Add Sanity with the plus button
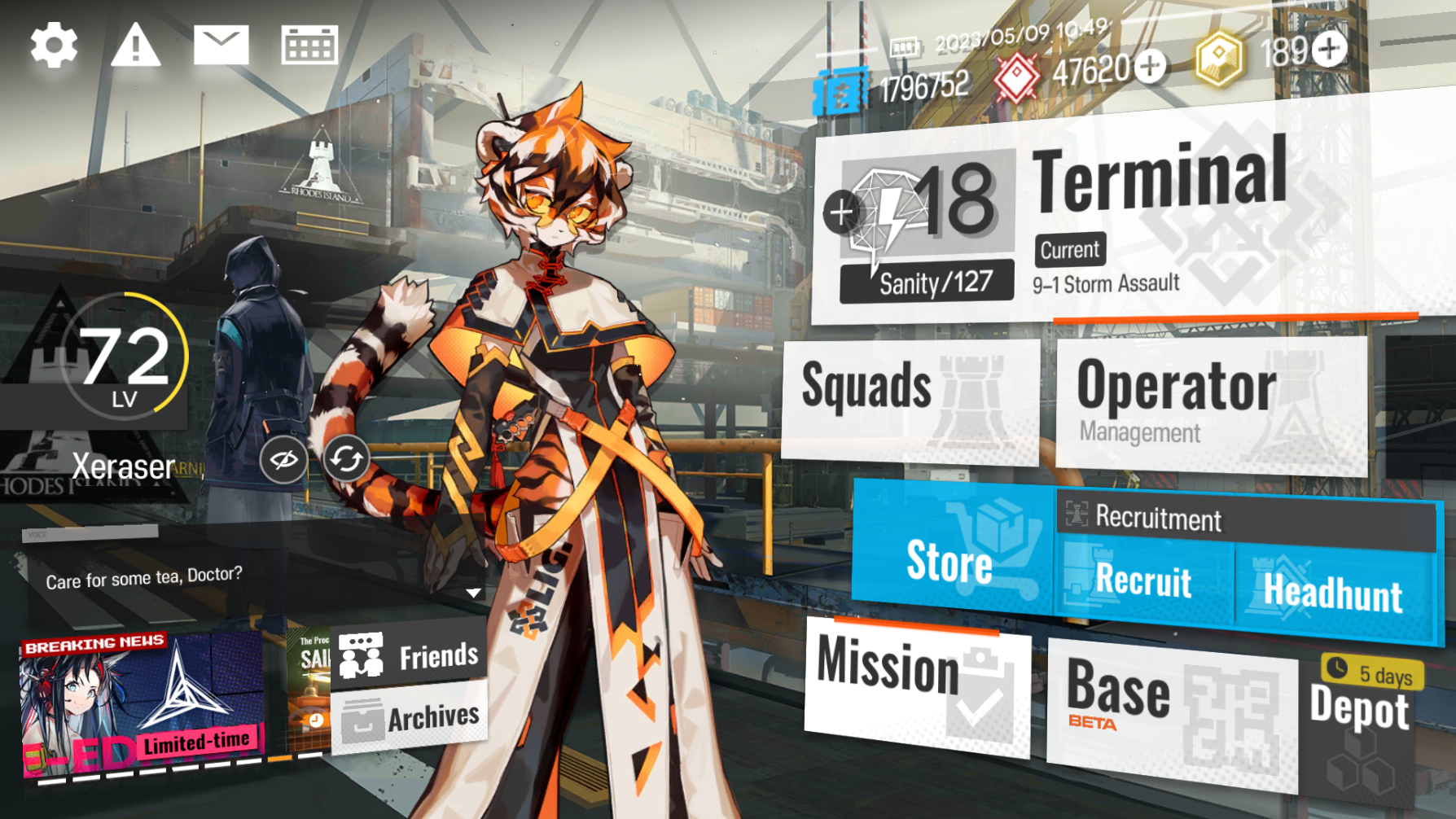 [841, 212]
